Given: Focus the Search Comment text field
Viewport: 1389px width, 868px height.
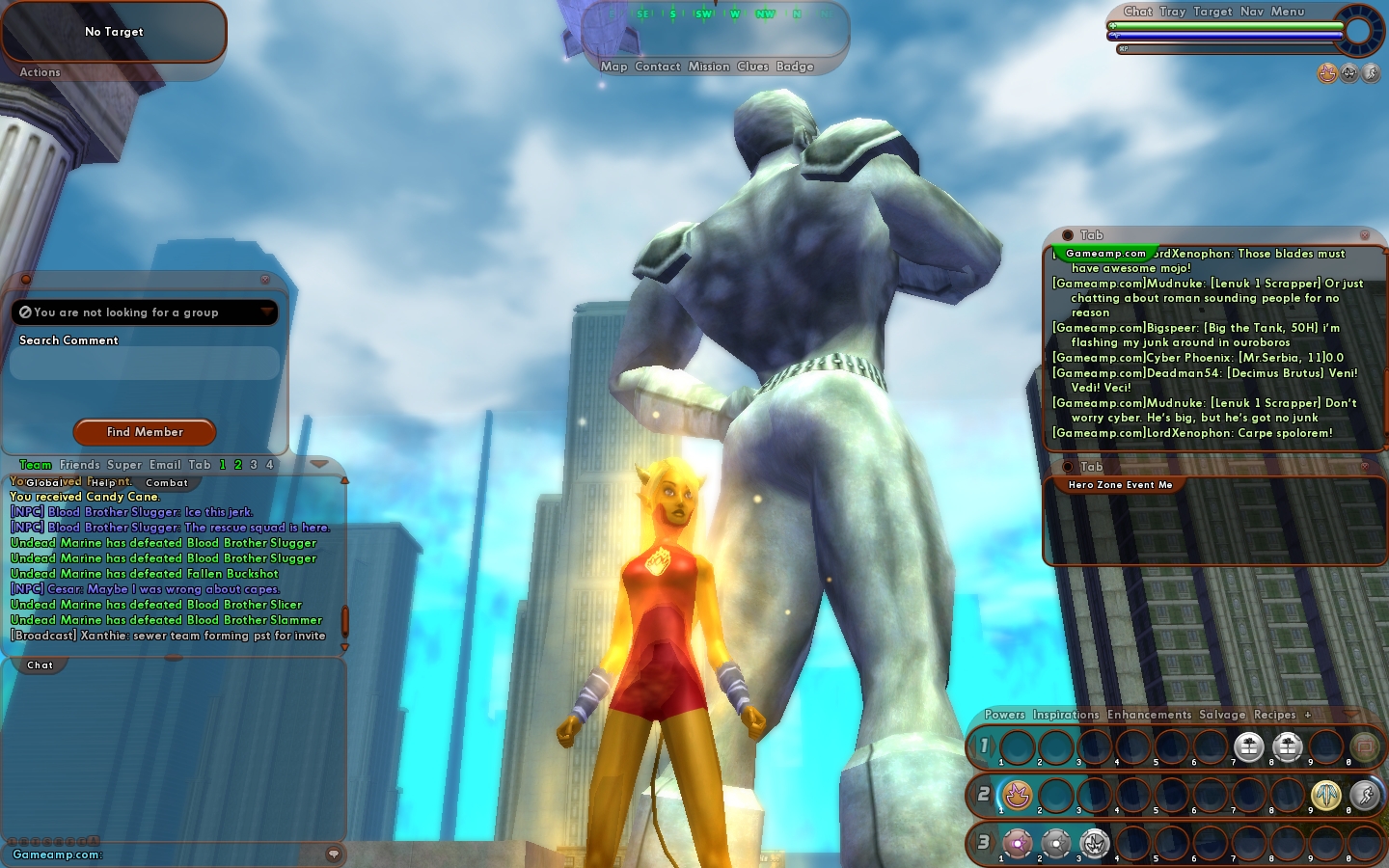Looking at the screenshot, I should 145,364.
